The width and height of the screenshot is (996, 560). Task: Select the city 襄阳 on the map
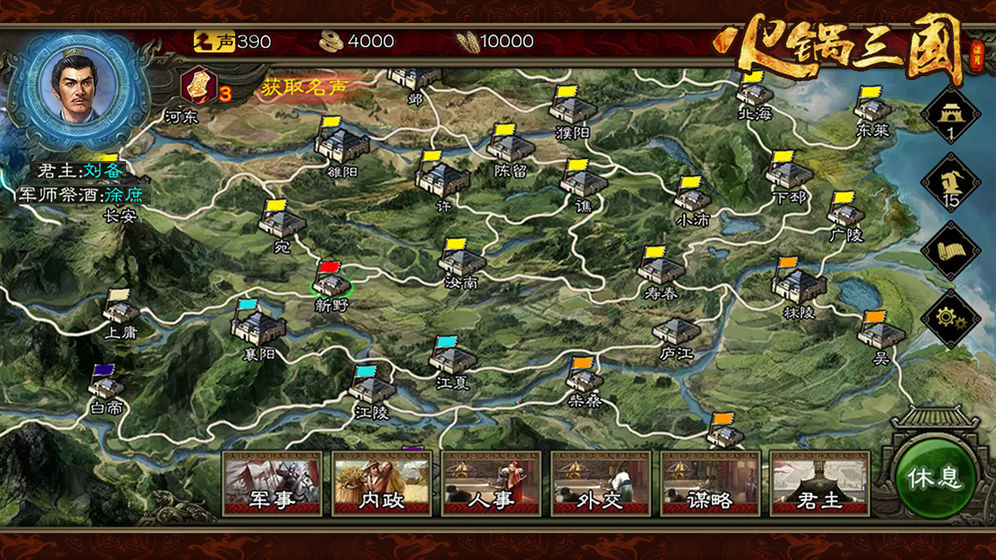(257, 326)
